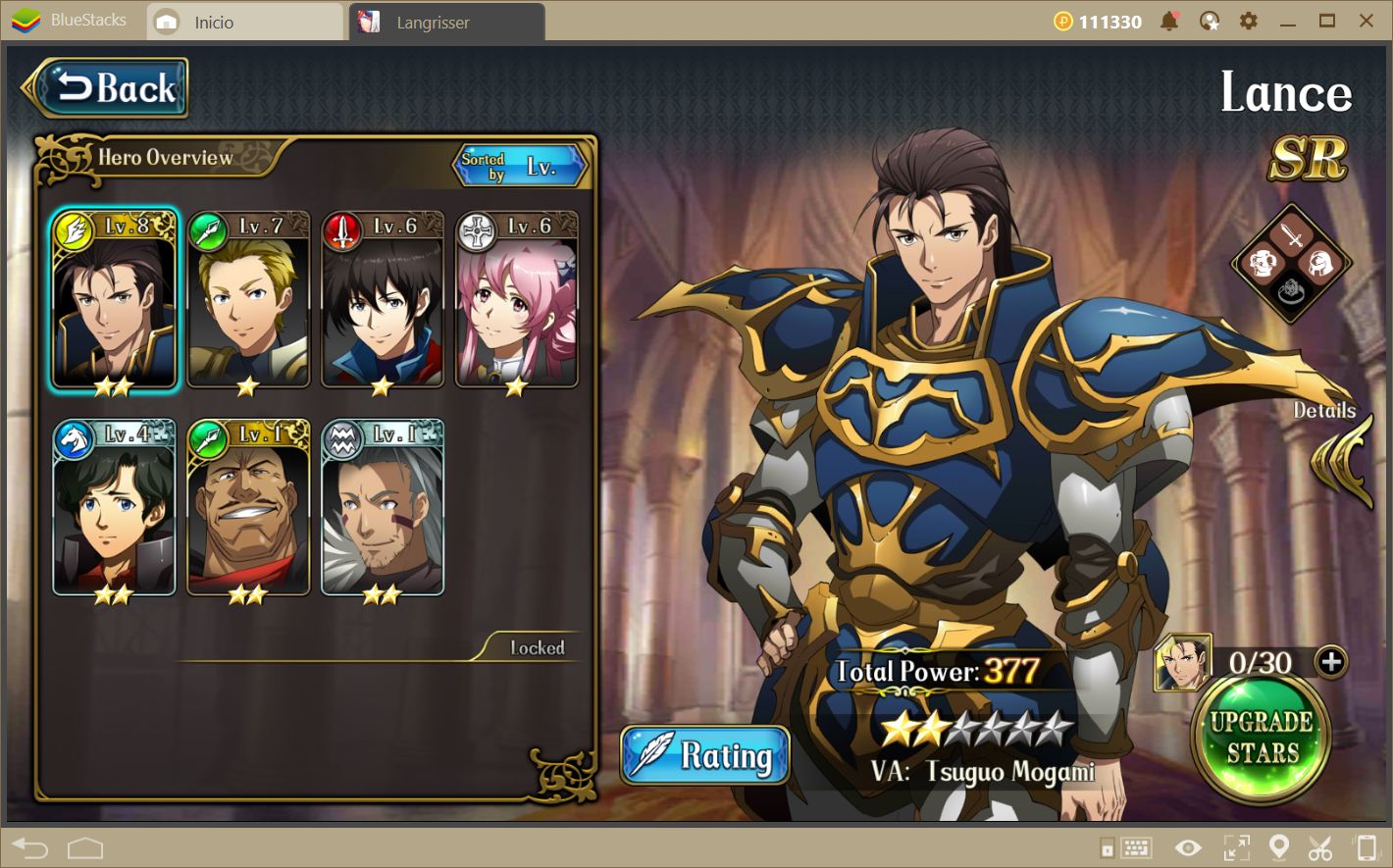Click the Lance shard portrait icon
This screenshot has height=868, width=1393.
(1181, 663)
